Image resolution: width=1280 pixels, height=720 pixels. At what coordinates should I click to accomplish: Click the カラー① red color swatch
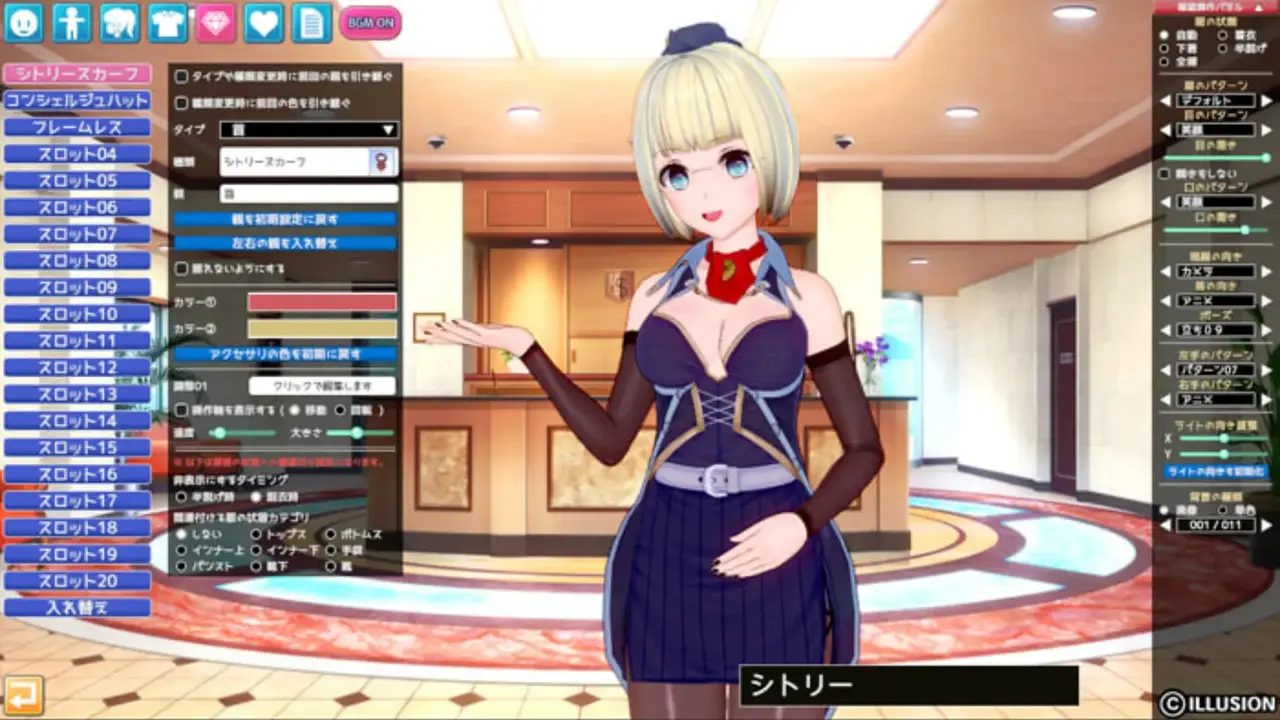[322, 302]
